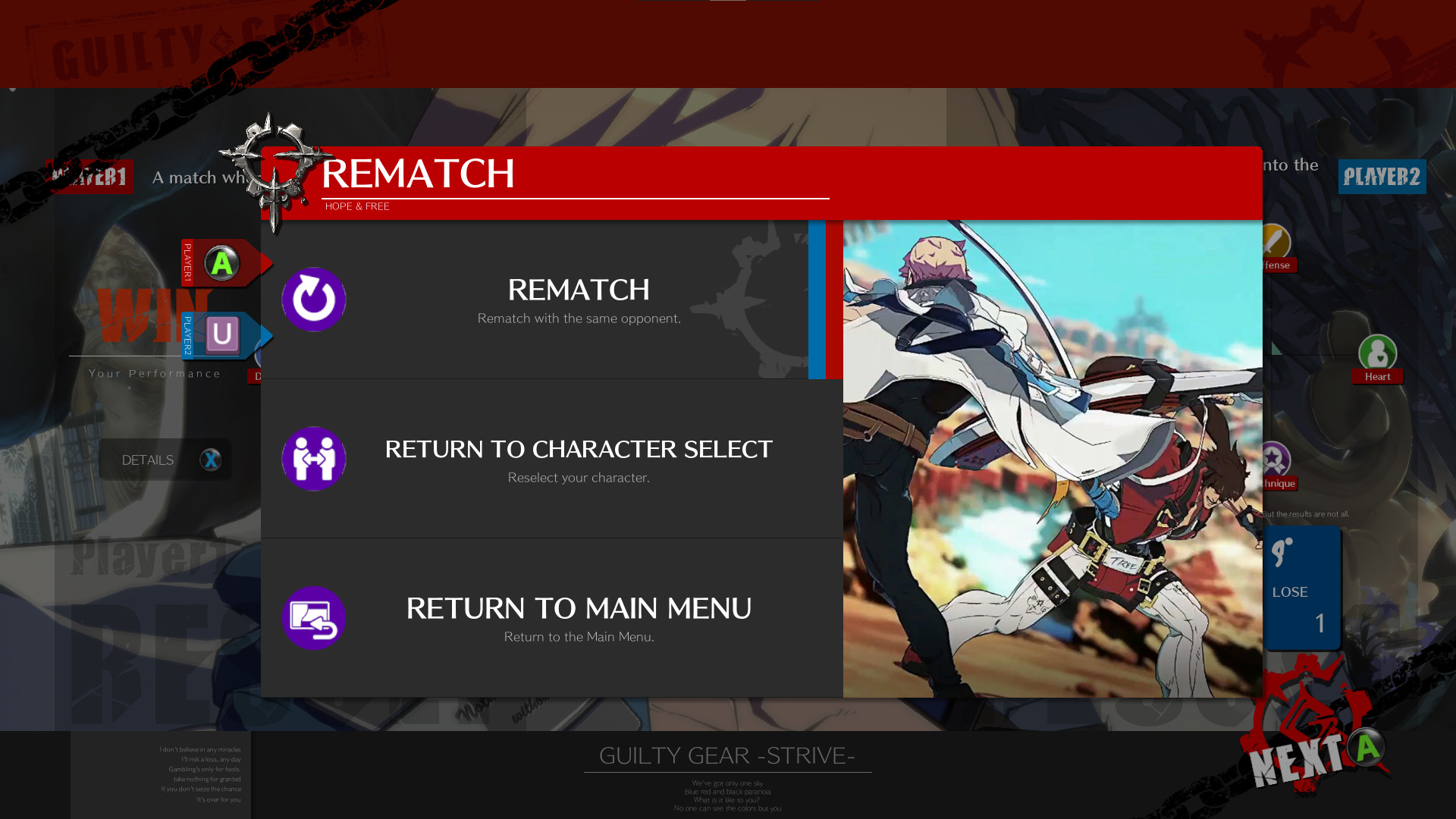Click the PLAYER1 name banner
1456x819 pixels.
(91, 176)
